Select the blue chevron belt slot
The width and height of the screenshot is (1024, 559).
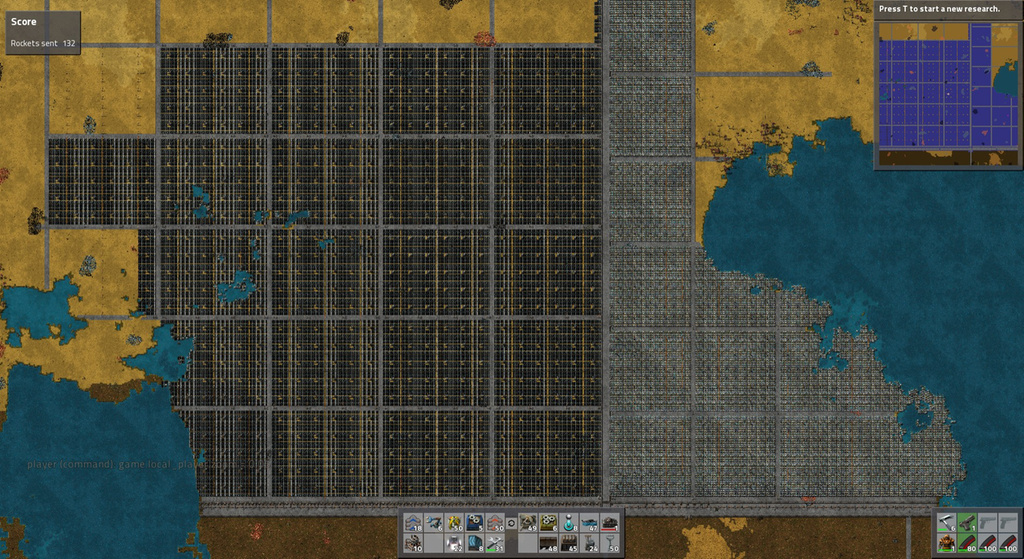click(413, 522)
